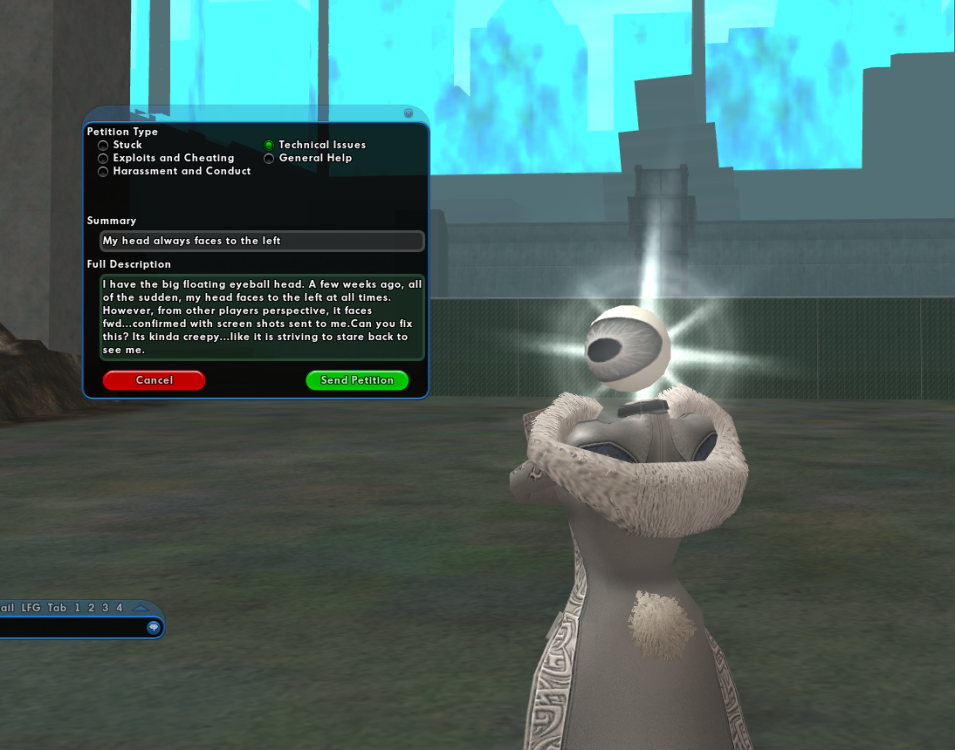Cancel the petition
955x750 pixels.
[154, 381]
